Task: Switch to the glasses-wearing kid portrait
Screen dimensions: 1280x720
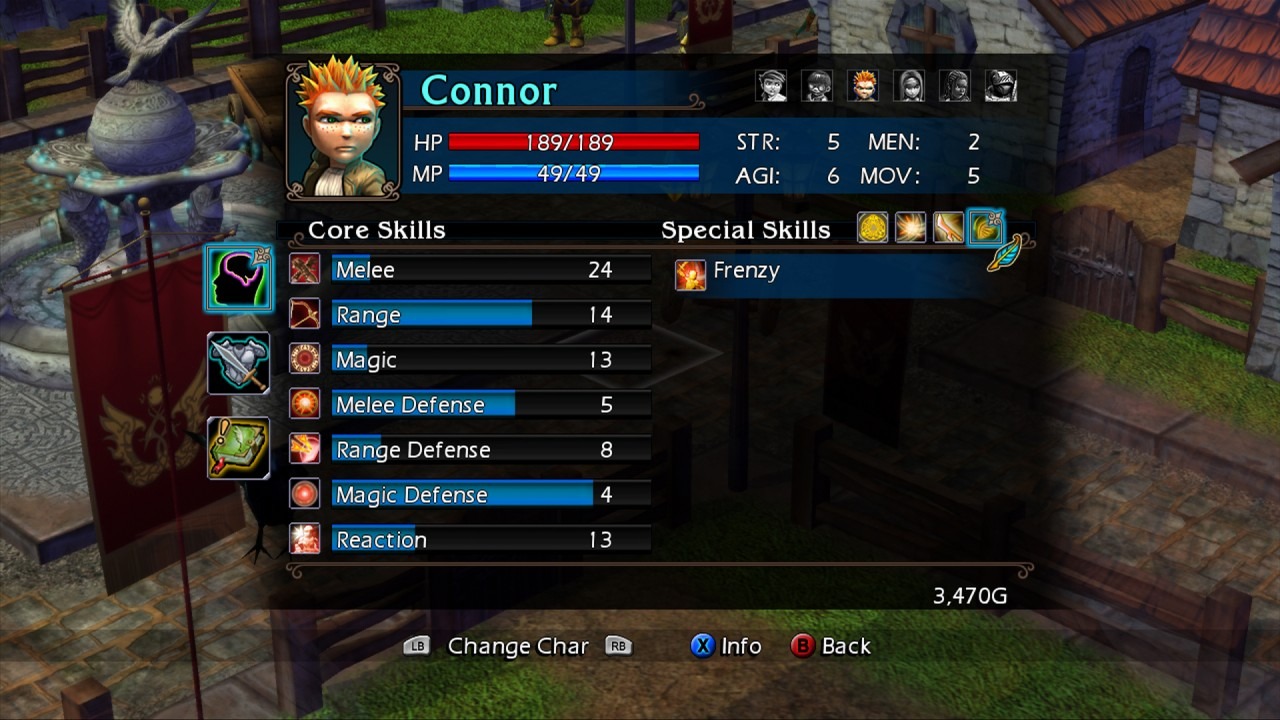Action: [x=817, y=86]
